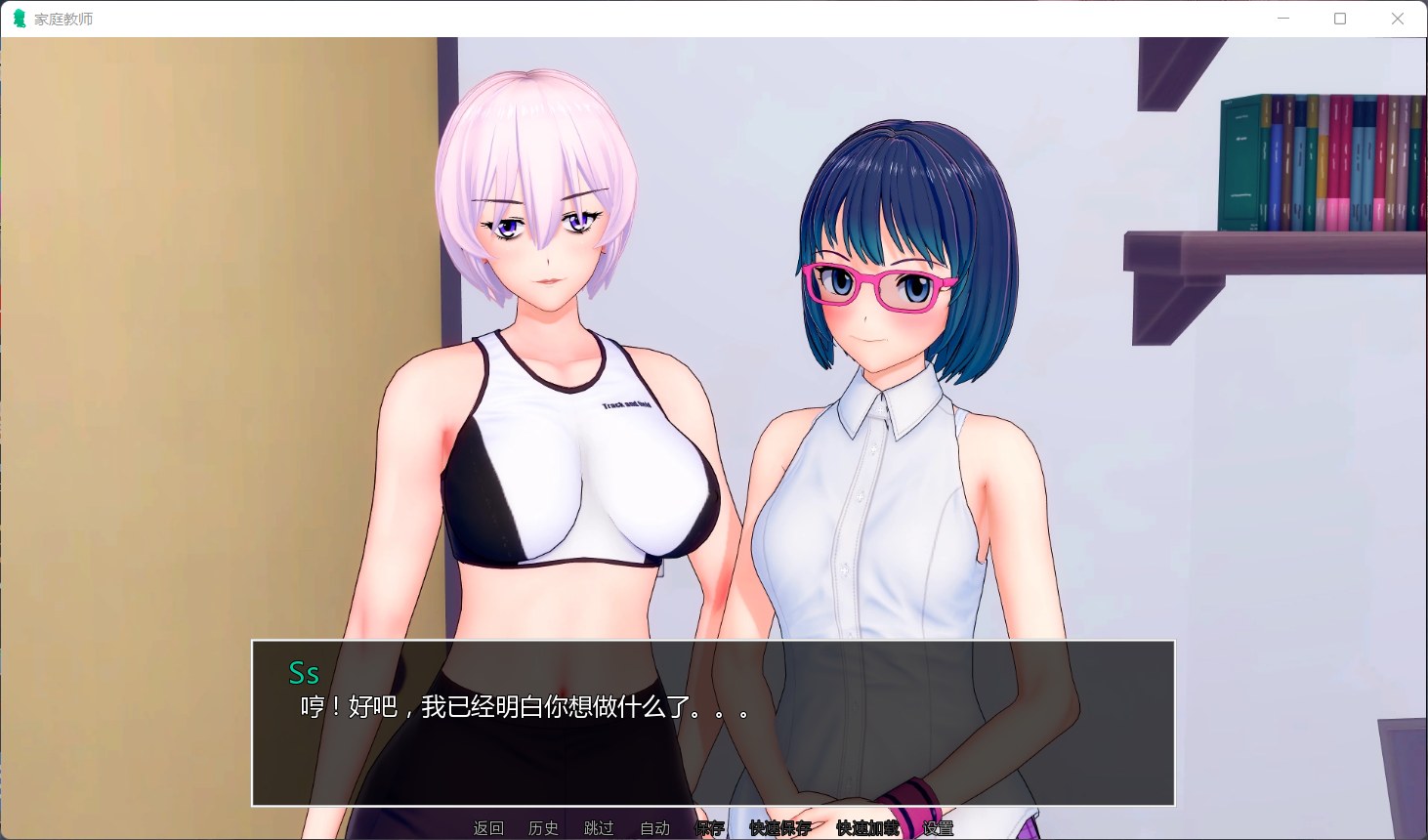
Task: Open the 保存 save slot screen
Action: pyautogui.click(x=708, y=828)
